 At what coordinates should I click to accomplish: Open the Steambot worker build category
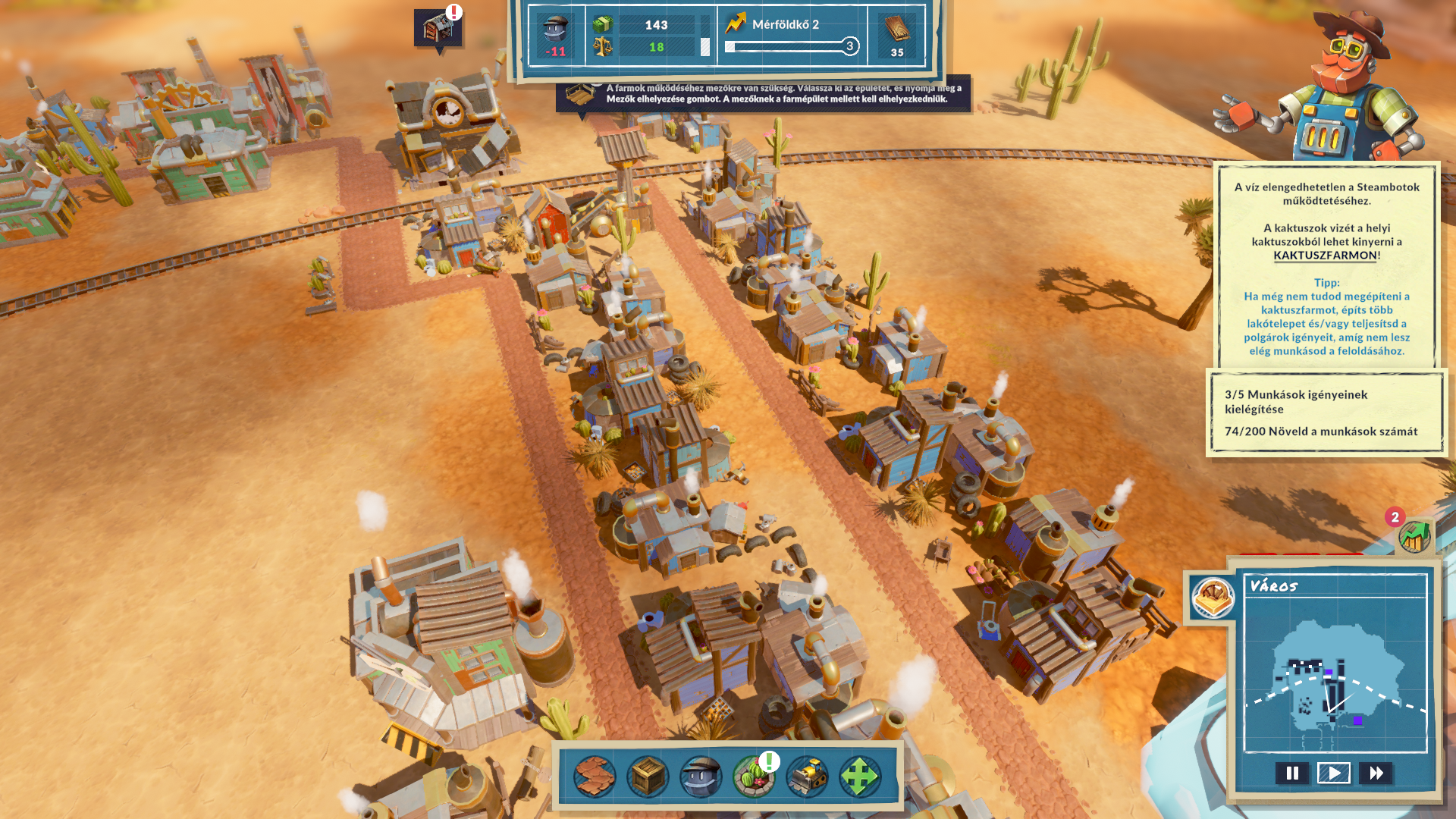[701, 776]
